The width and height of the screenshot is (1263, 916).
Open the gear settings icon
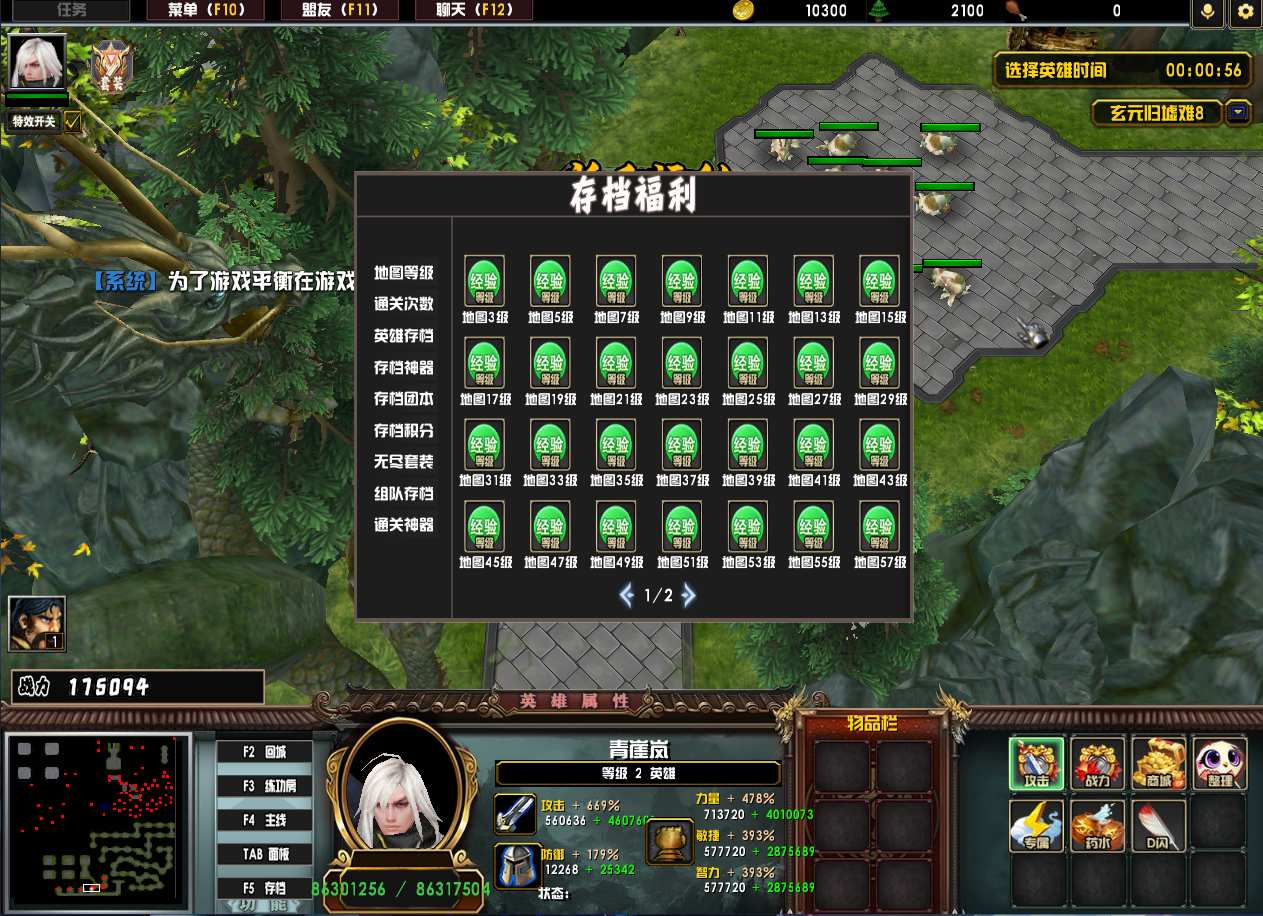(x=1245, y=12)
